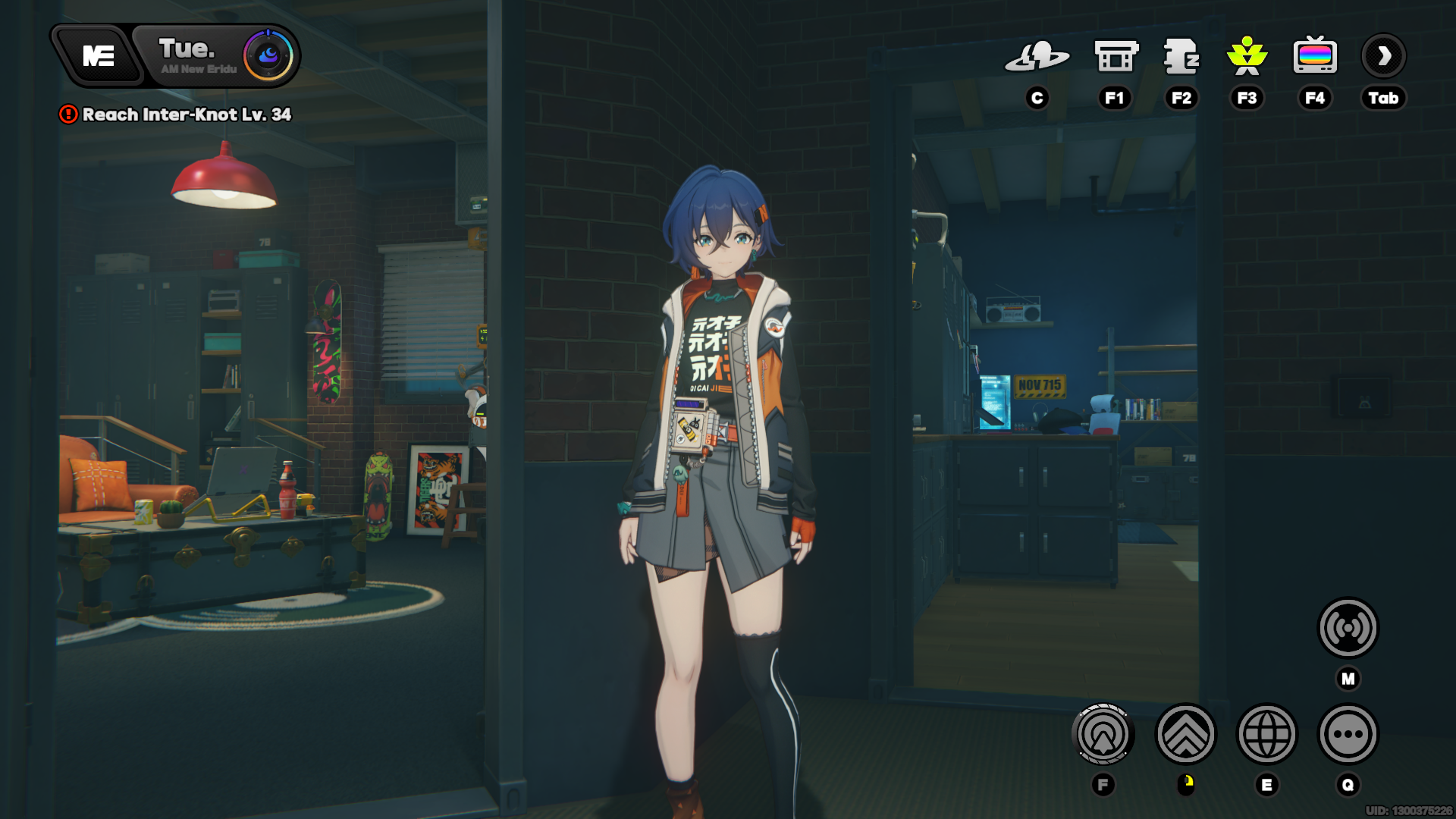Open the globe icon button

click(x=1266, y=734)
